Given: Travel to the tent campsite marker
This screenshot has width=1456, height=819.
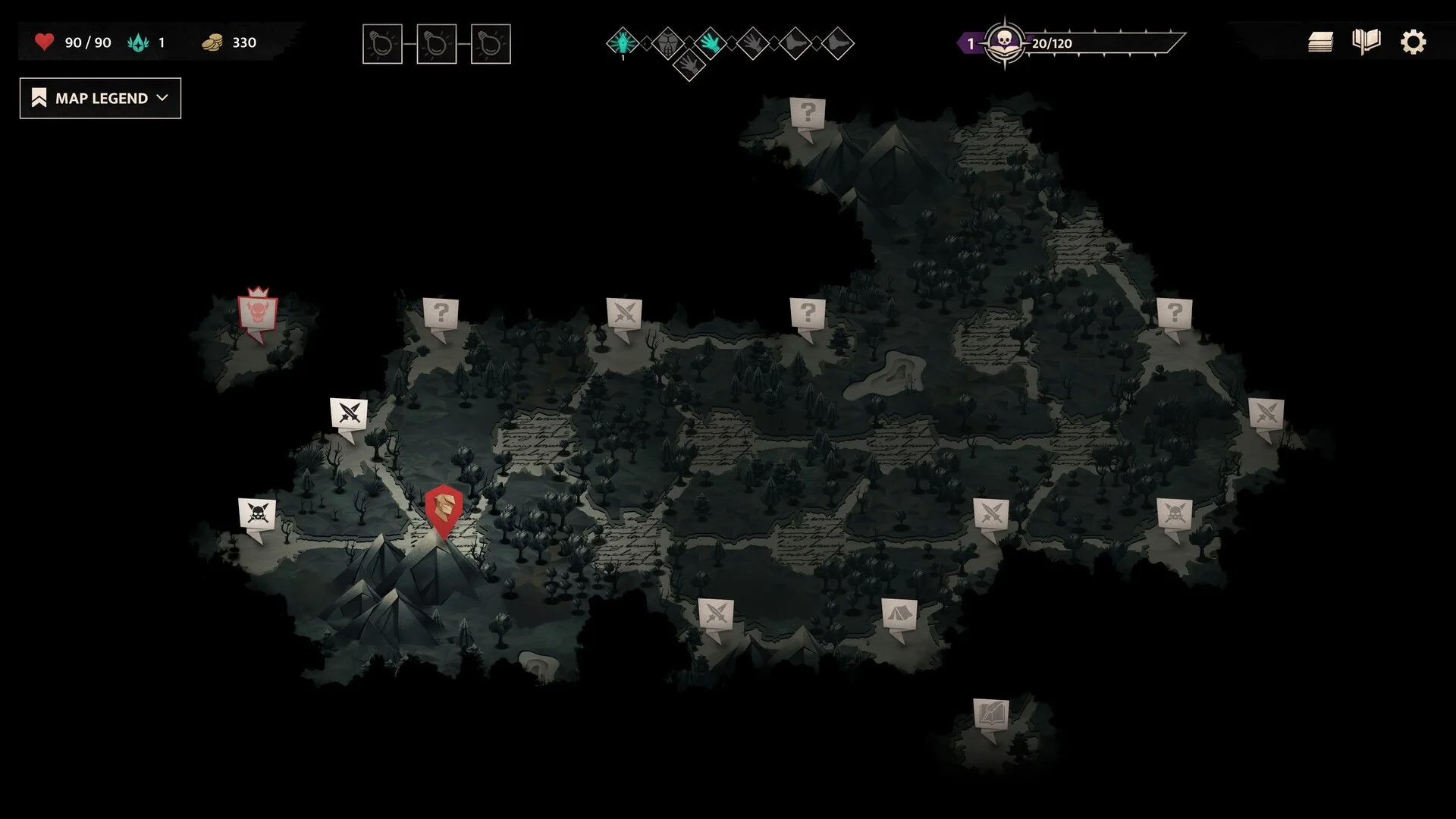Looking at the screenshot, I should tap(899, 613).
